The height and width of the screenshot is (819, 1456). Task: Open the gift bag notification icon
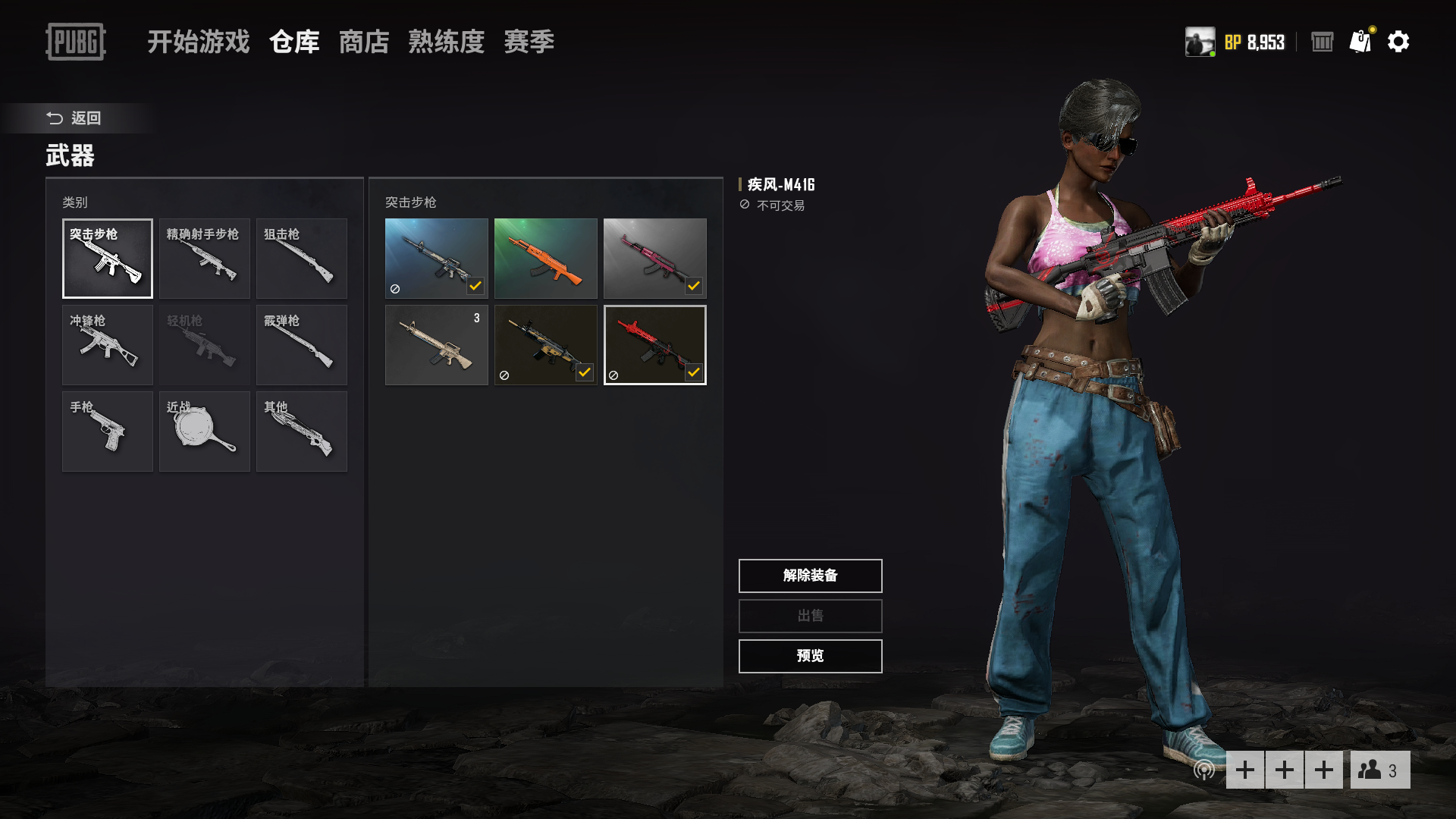click(x=1360, y=42)
